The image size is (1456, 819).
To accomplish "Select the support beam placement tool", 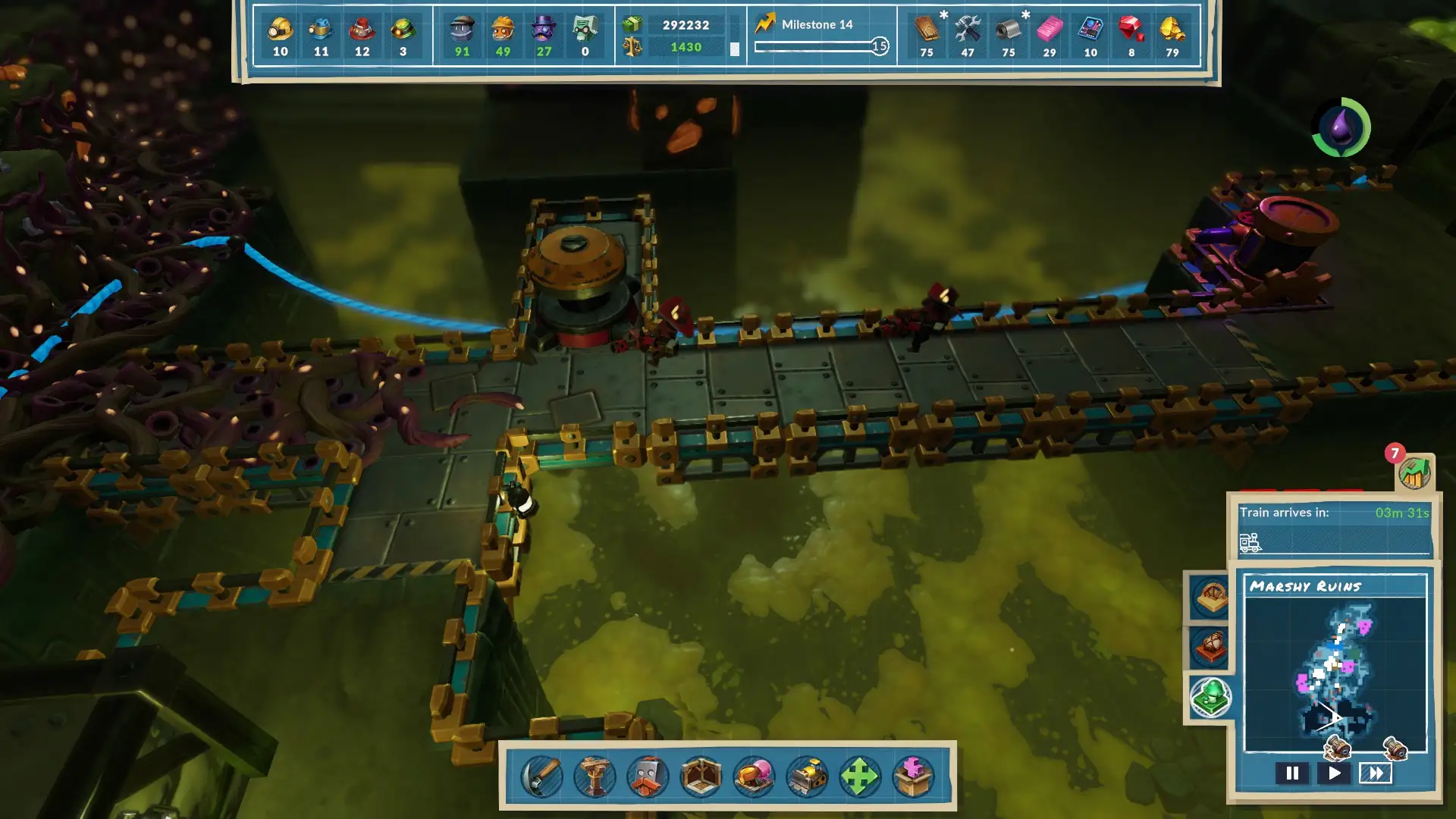I will tap(595, 775).
